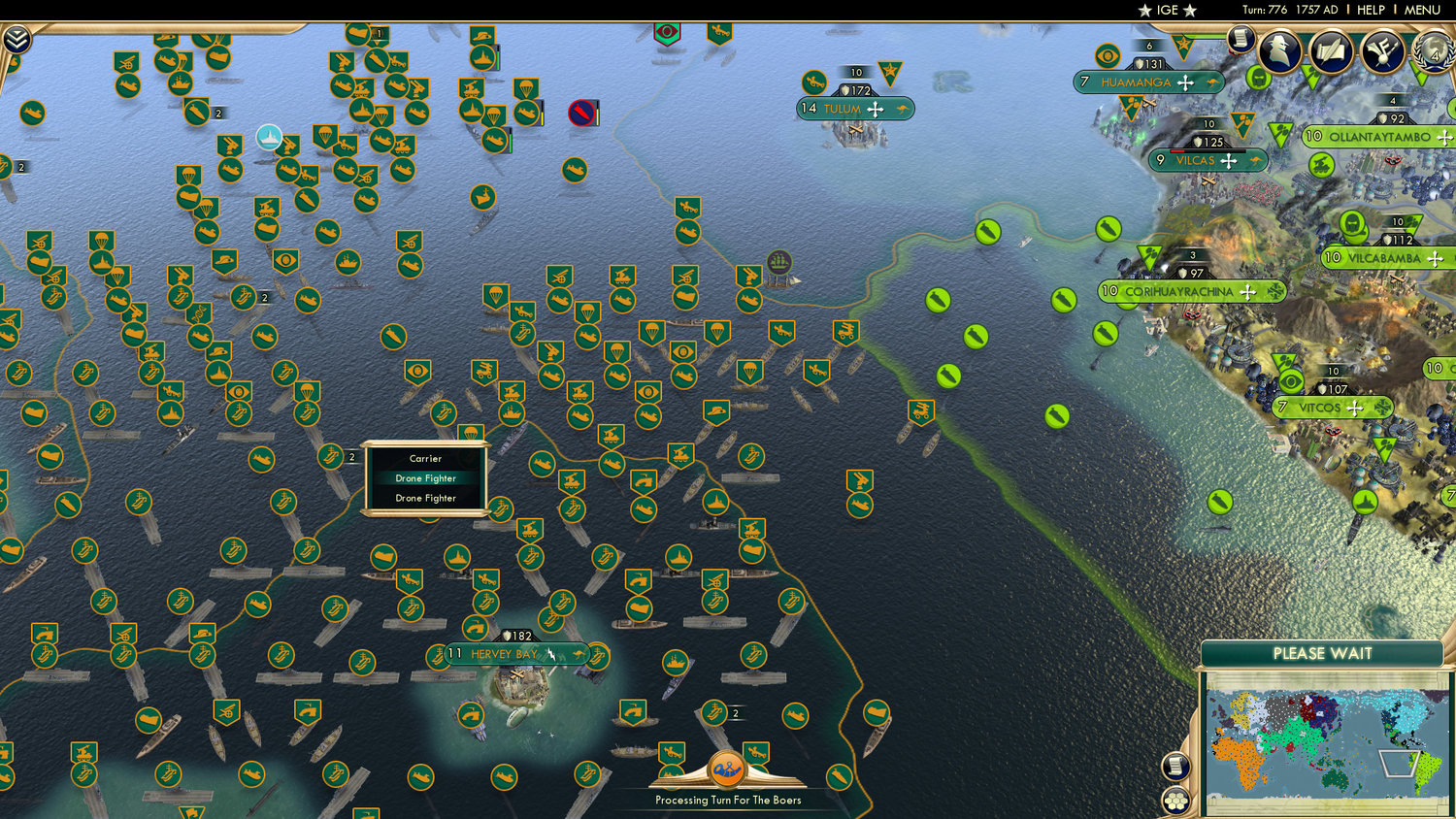1456x819 pixels.
Task: Click the red blocked-route icon on the map
Action: 581,113
